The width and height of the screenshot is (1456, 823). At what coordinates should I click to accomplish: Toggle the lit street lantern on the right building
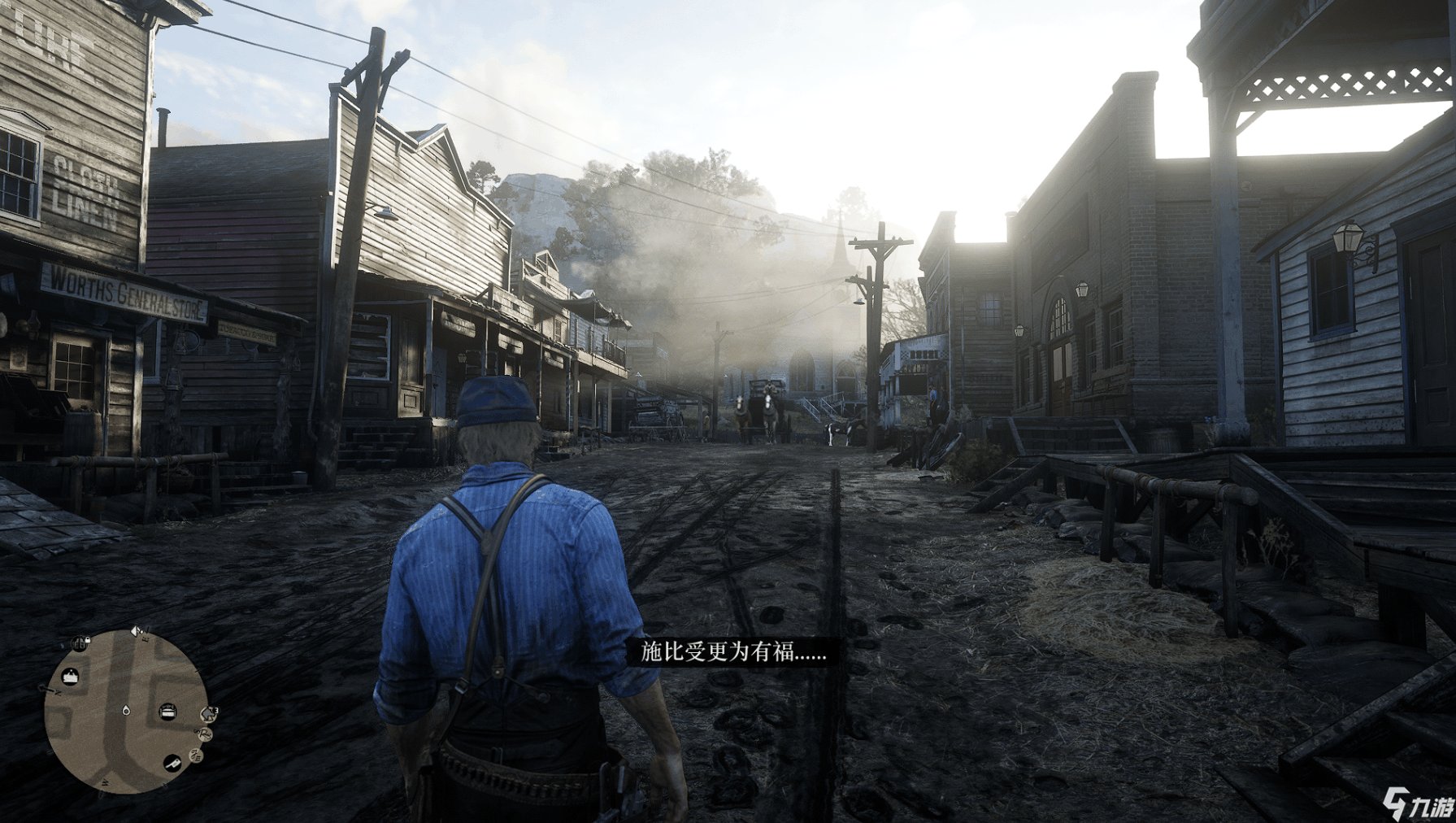[1350, 237]
